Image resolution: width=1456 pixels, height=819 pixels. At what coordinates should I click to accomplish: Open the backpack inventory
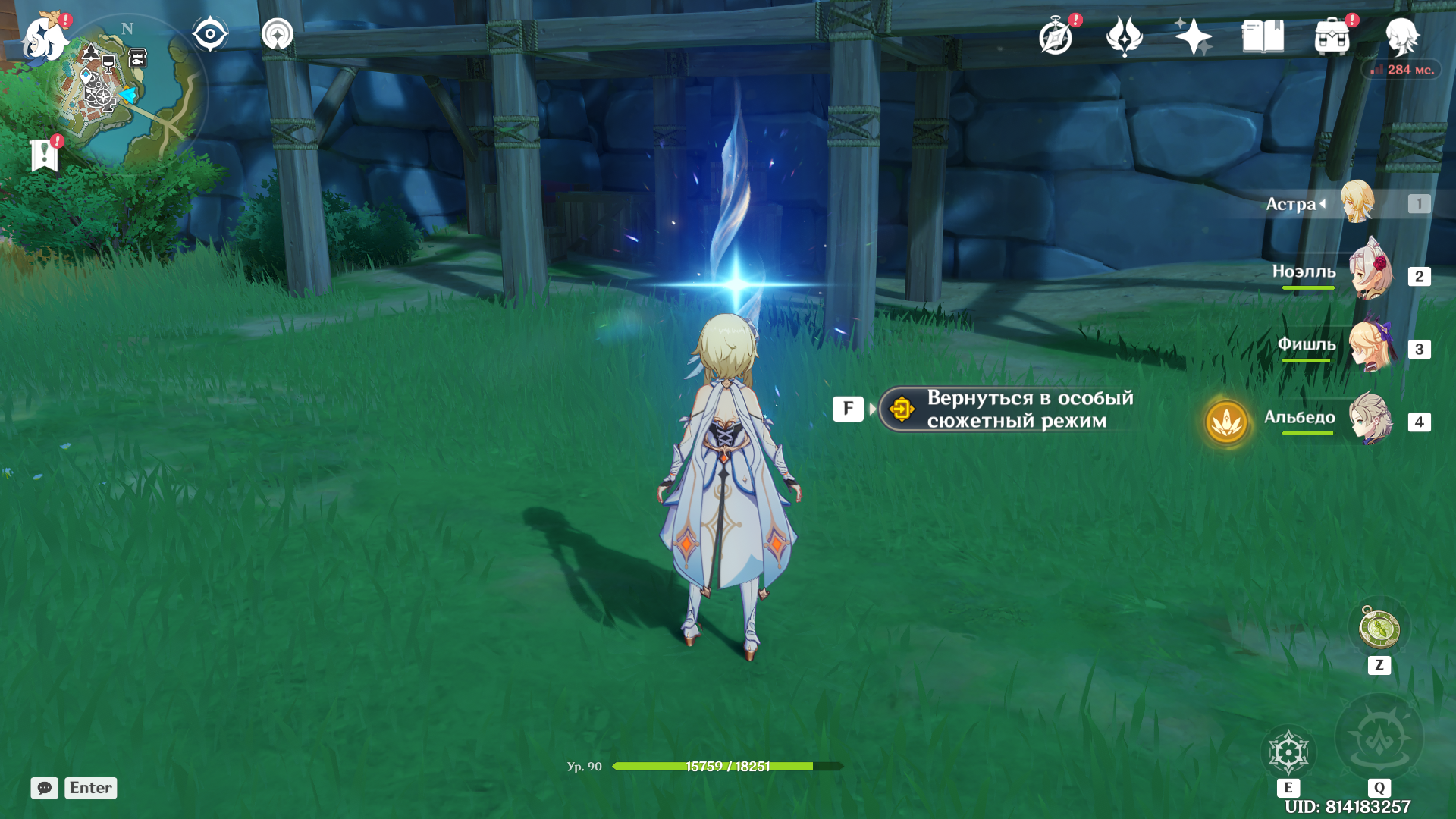pos(1332,36)
